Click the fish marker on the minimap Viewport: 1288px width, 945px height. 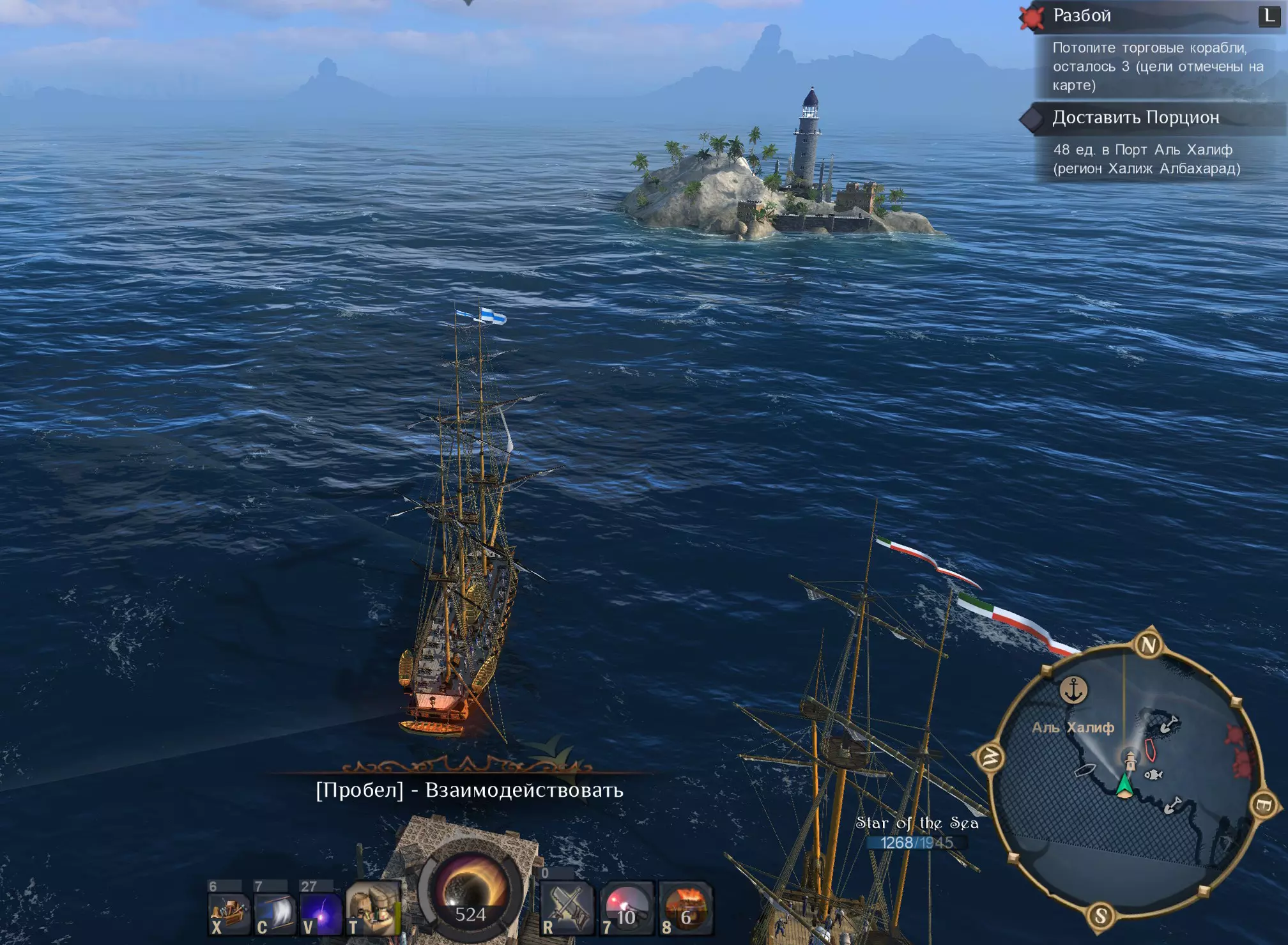1153,775
